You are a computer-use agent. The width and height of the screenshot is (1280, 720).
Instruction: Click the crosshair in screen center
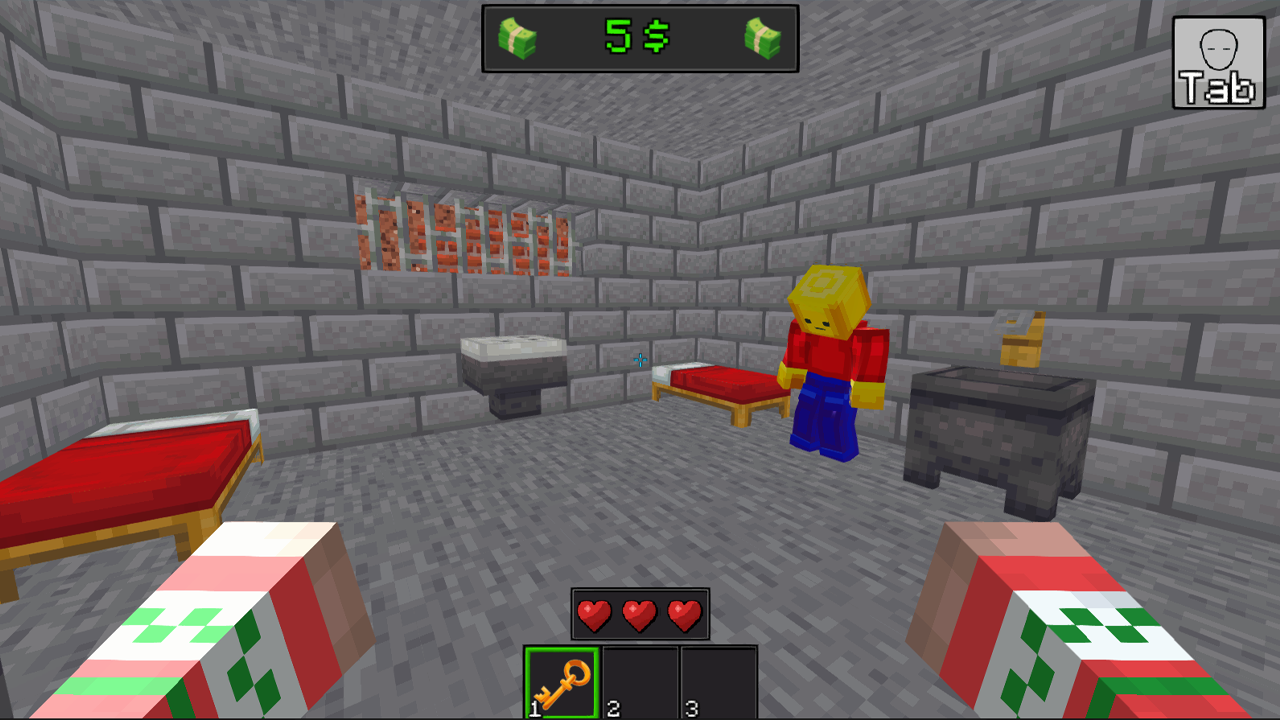[x=640, y=360]
